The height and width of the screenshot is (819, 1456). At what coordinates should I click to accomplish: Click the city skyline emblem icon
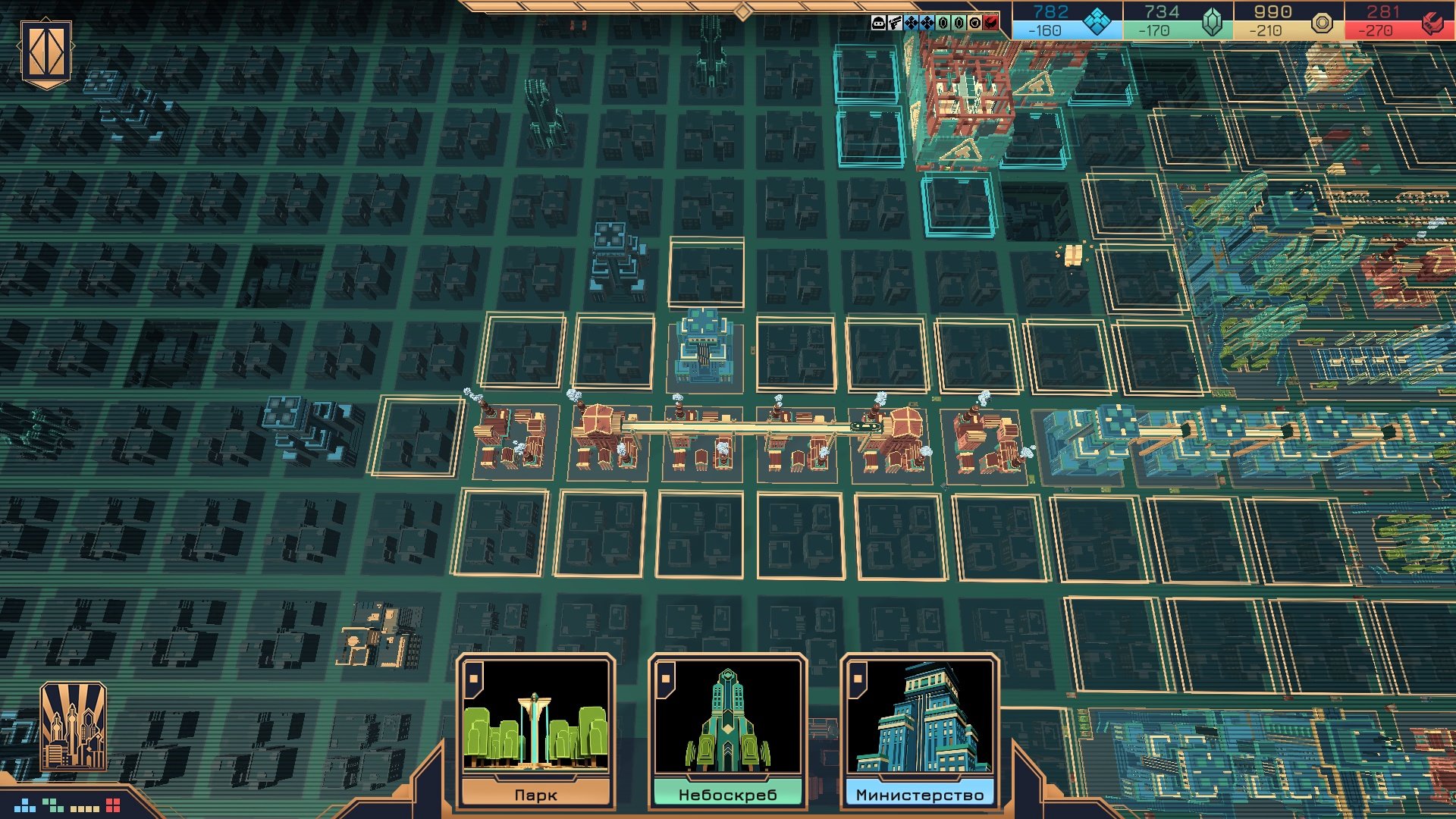[x=73, y=726]
